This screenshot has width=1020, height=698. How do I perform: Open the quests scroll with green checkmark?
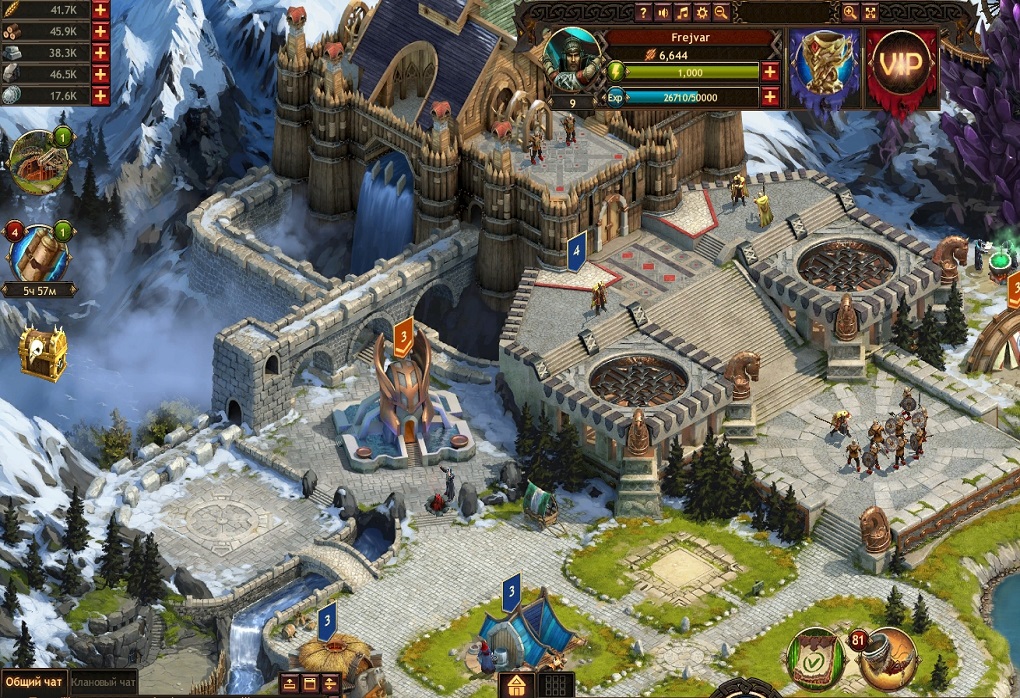815,657
